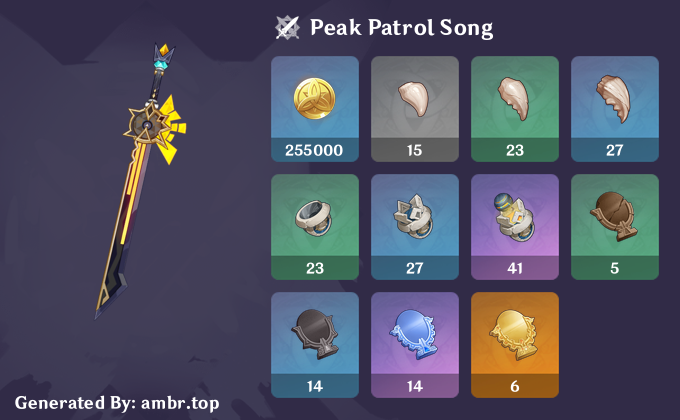Select the Mora coin tile showing 255000

(x=315, y=108)
